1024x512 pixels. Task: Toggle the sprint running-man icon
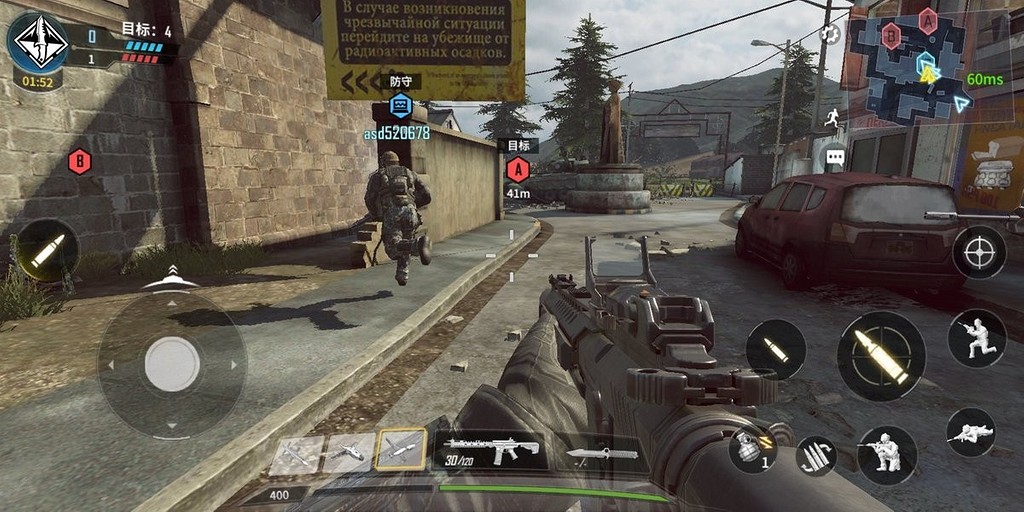834,118
